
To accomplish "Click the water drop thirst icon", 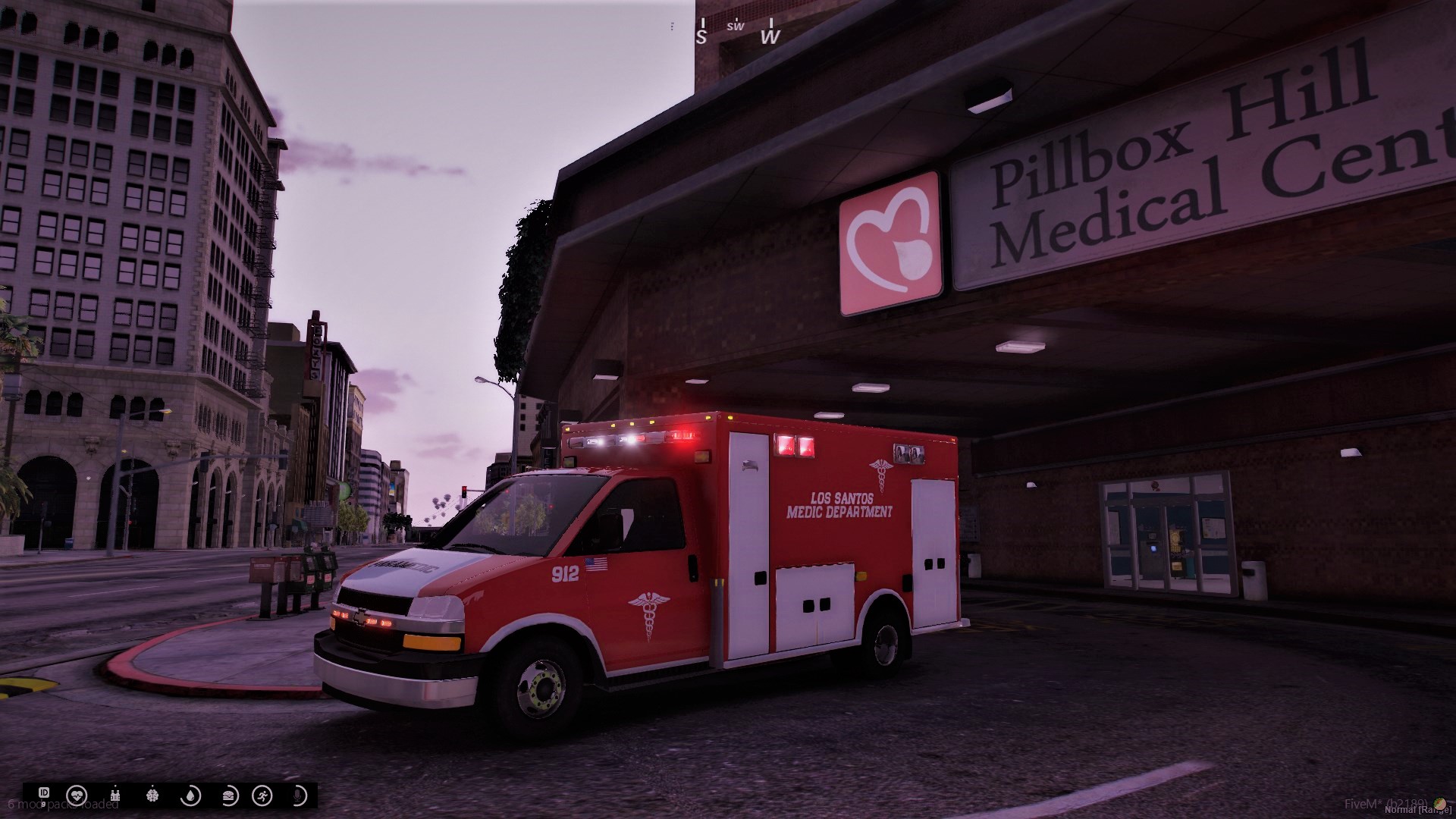I will tap(190, 795).
